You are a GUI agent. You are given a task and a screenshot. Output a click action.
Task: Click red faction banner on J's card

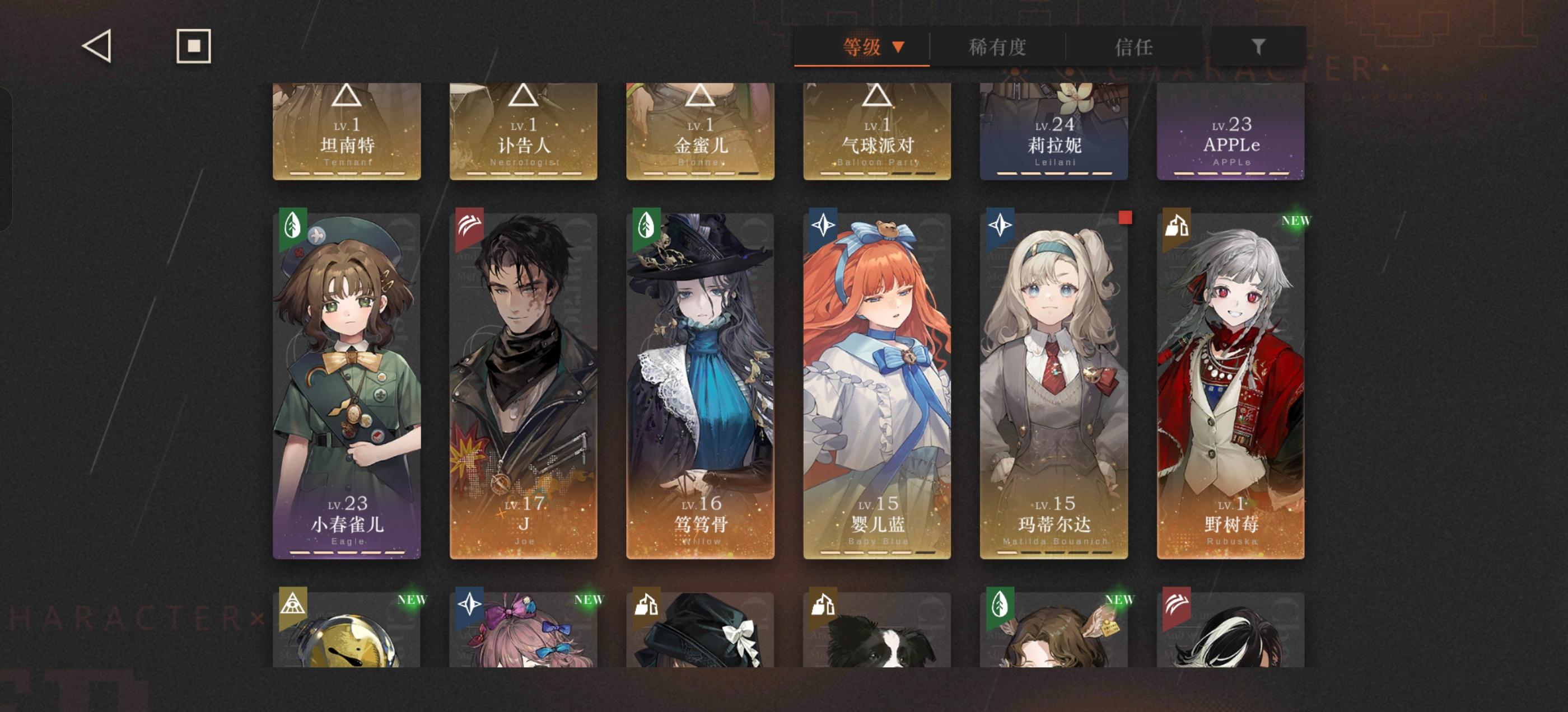(x=469, y=227)
